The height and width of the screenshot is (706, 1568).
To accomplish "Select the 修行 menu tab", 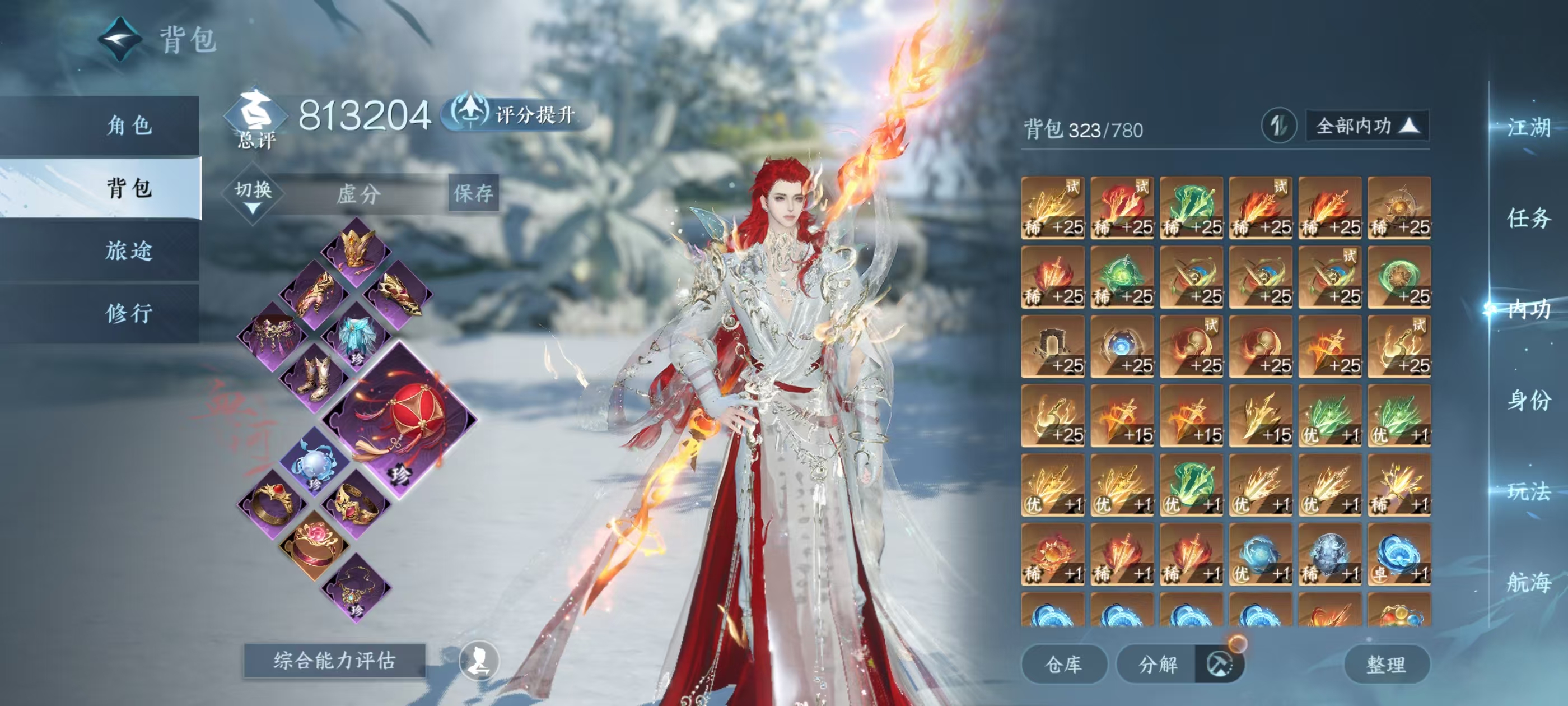I will (128, 313).
